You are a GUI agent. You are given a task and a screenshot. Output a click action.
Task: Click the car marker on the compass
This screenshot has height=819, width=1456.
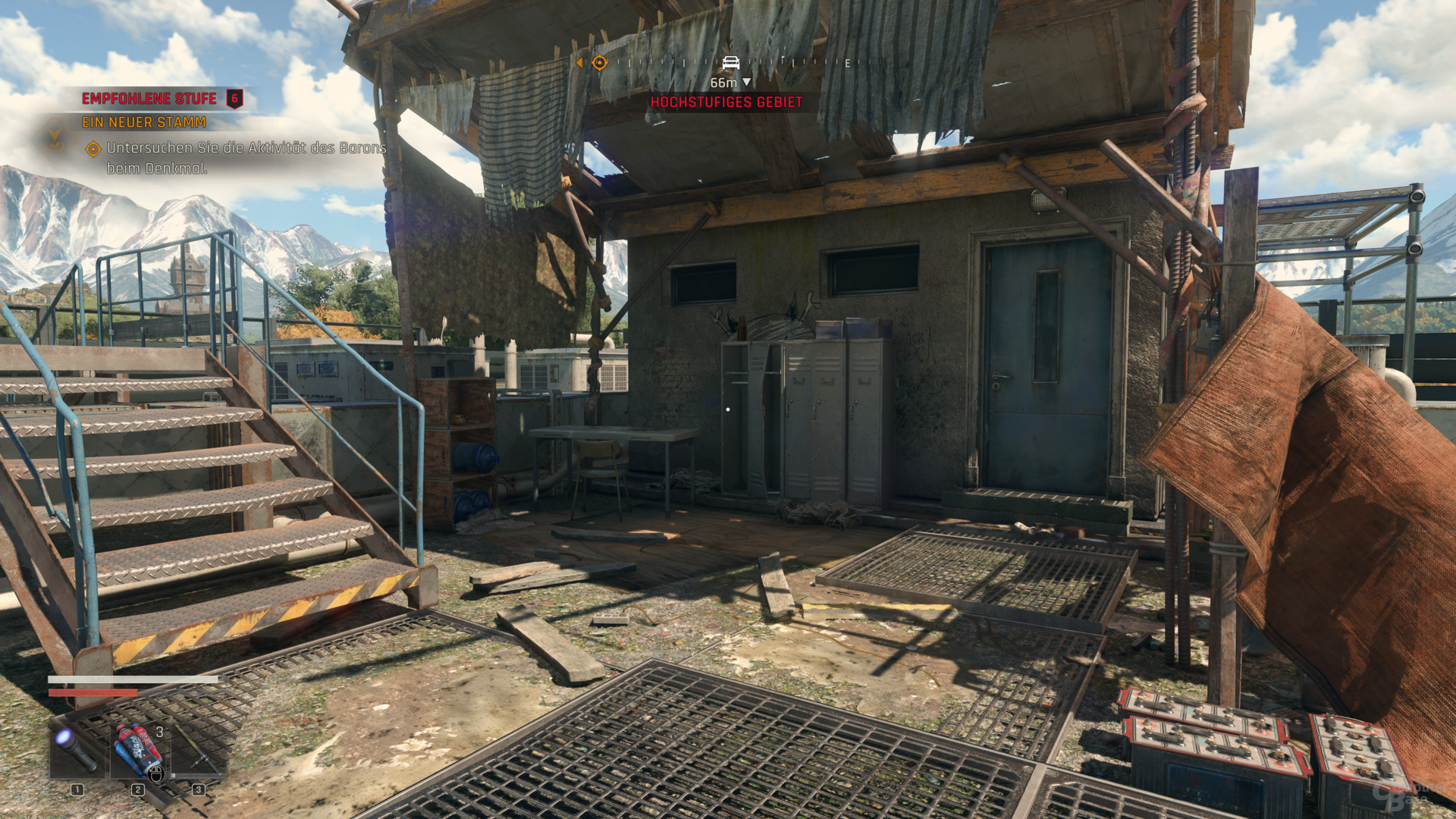click(x=730, y=62)
